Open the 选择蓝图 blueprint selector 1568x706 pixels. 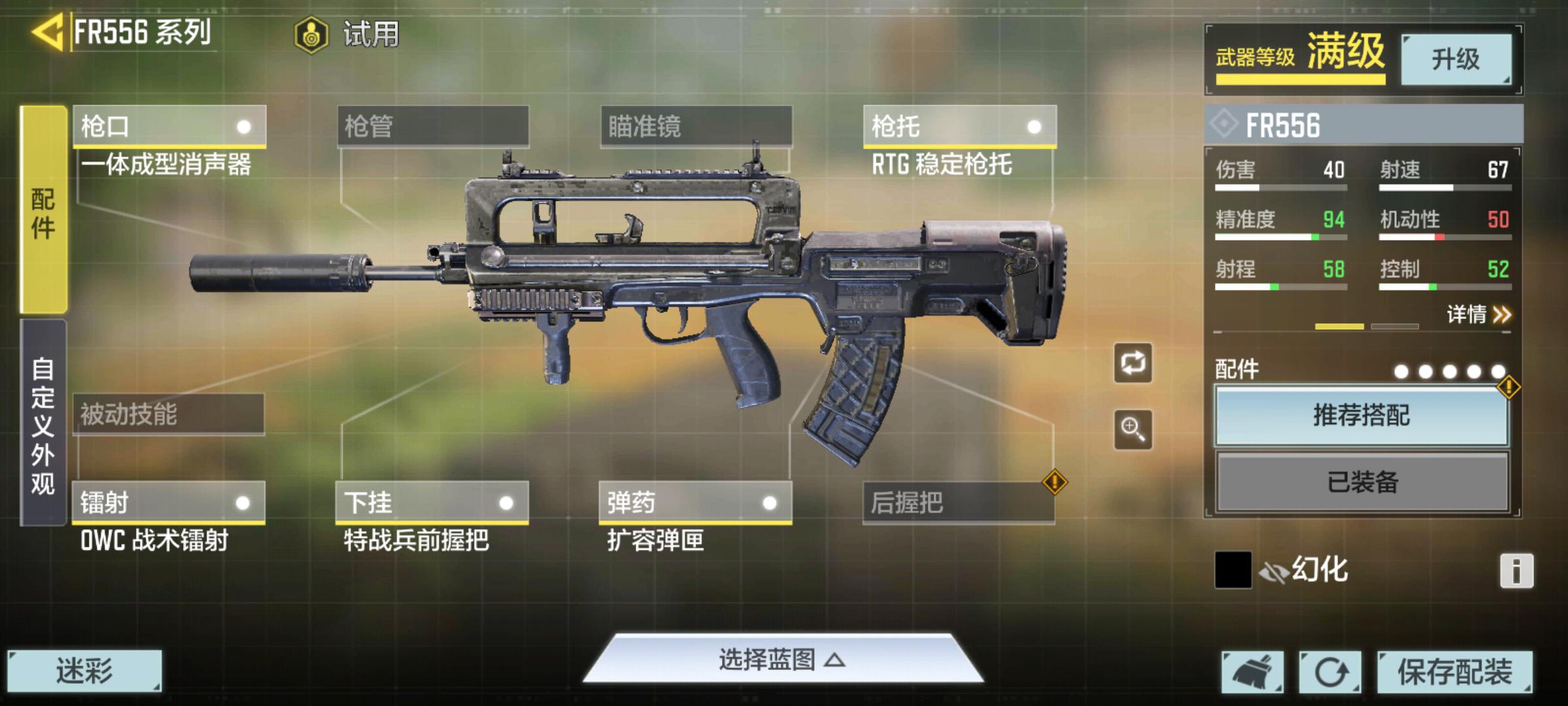click(782, 660)
